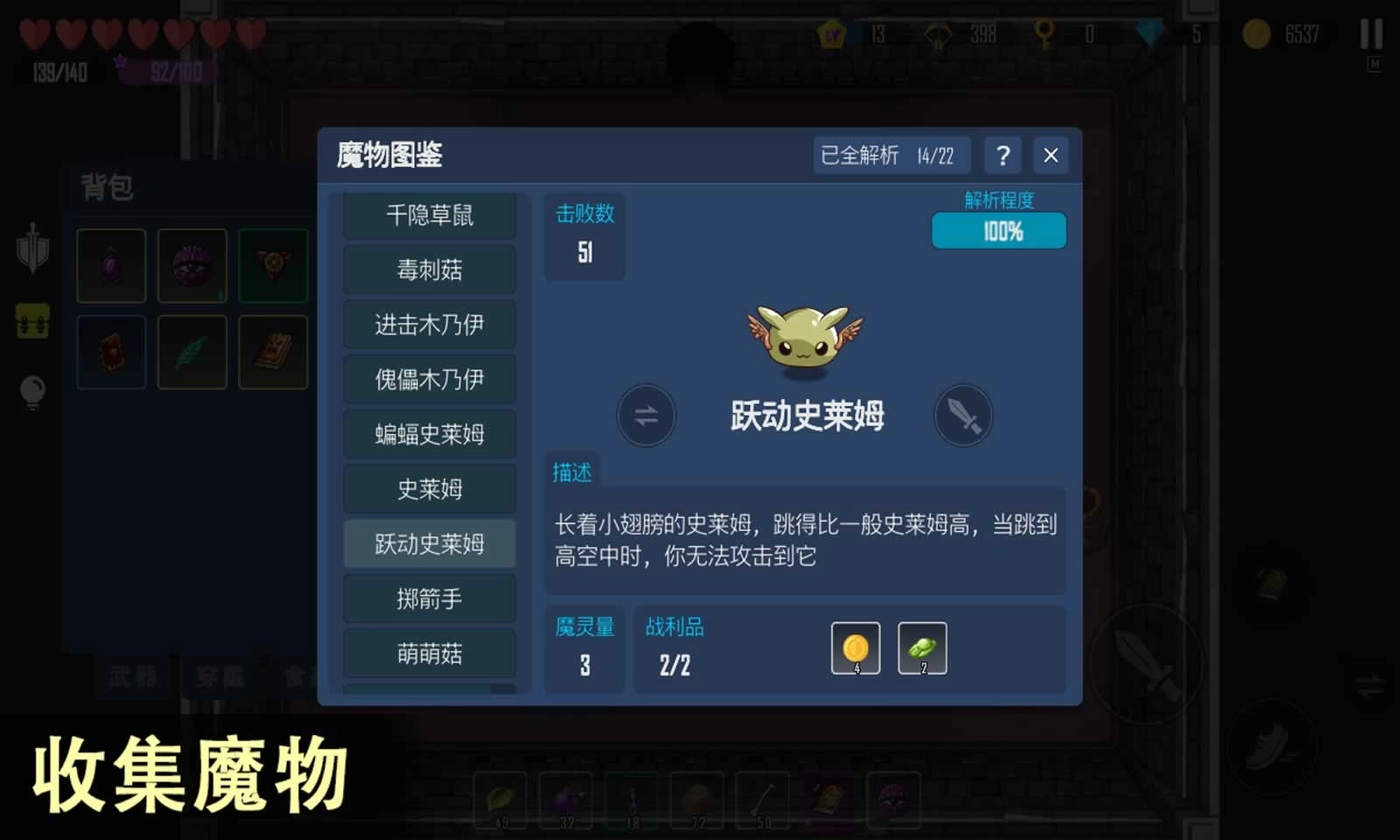
Task: Click the swords attack icon beside 跃动史莱姆
Action: (963, 416)
